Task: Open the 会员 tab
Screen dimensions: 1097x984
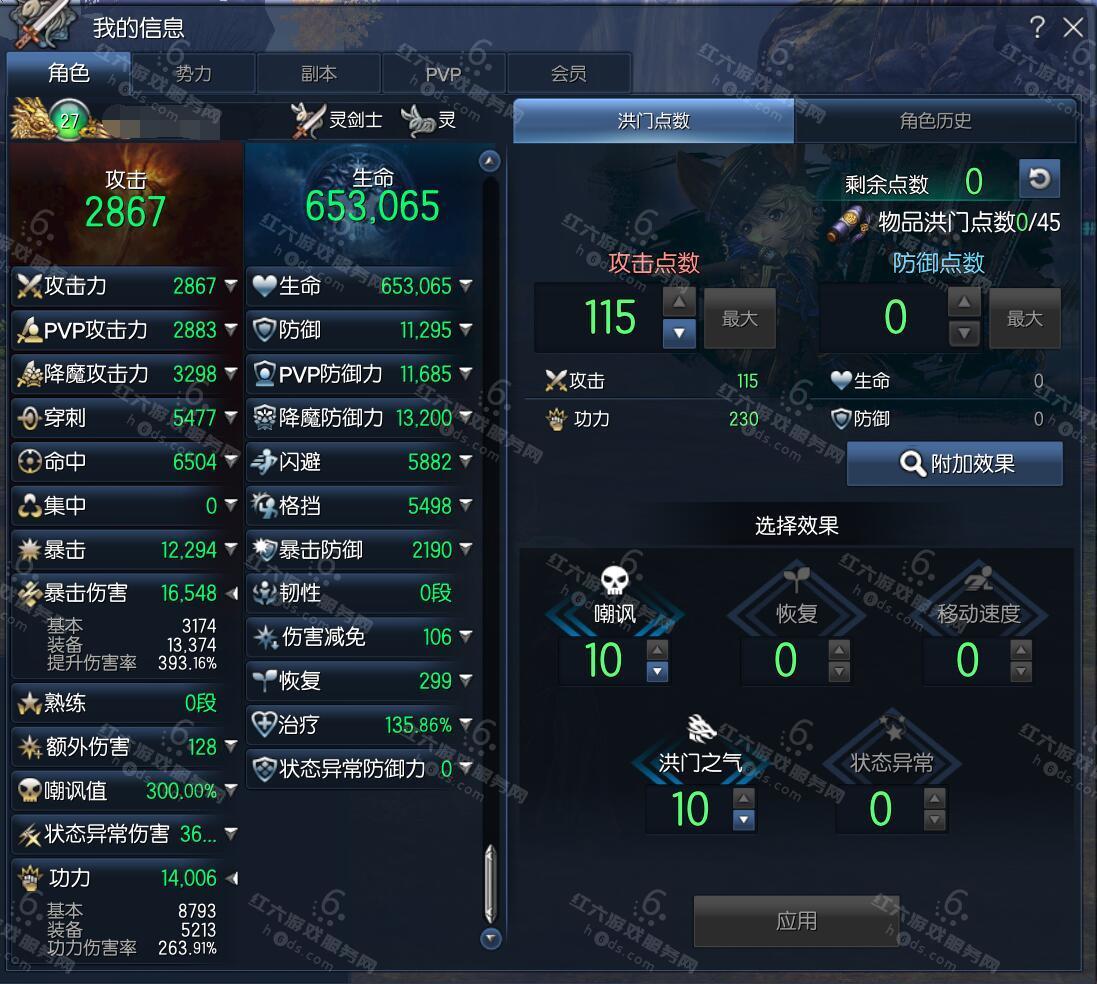Action: [x=568, y=74]
